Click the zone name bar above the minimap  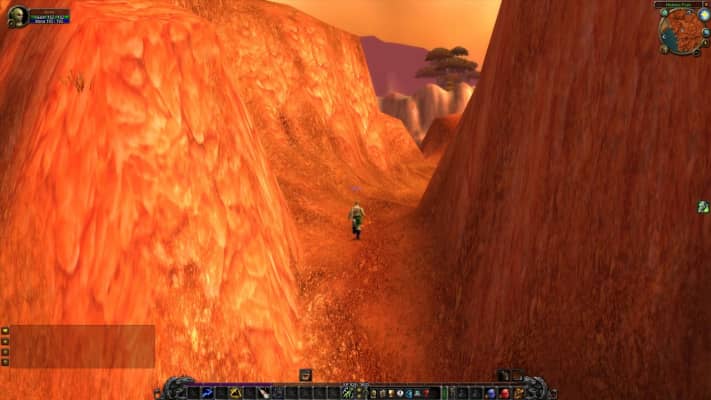tap(678, 4)
